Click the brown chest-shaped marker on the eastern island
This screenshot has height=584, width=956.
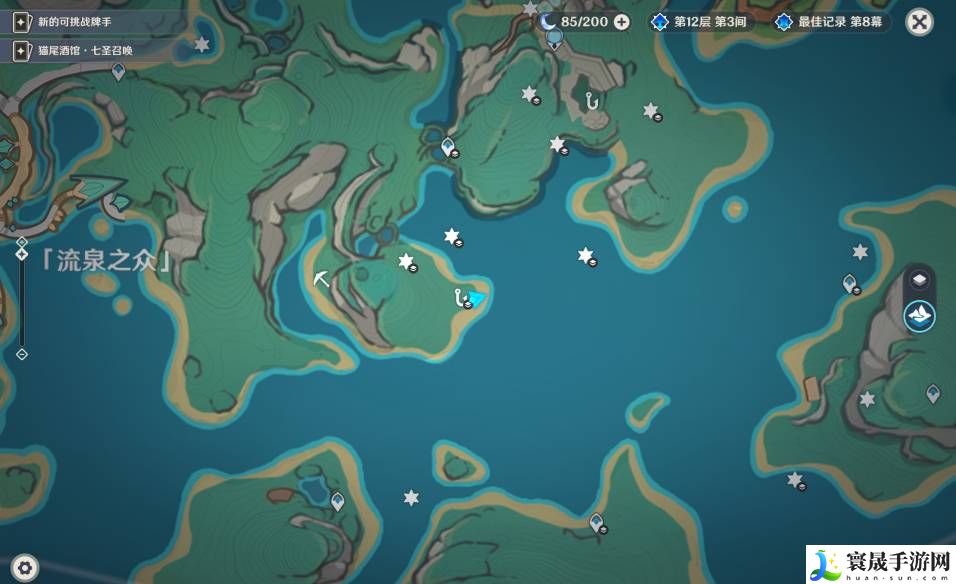coord(811,387)
